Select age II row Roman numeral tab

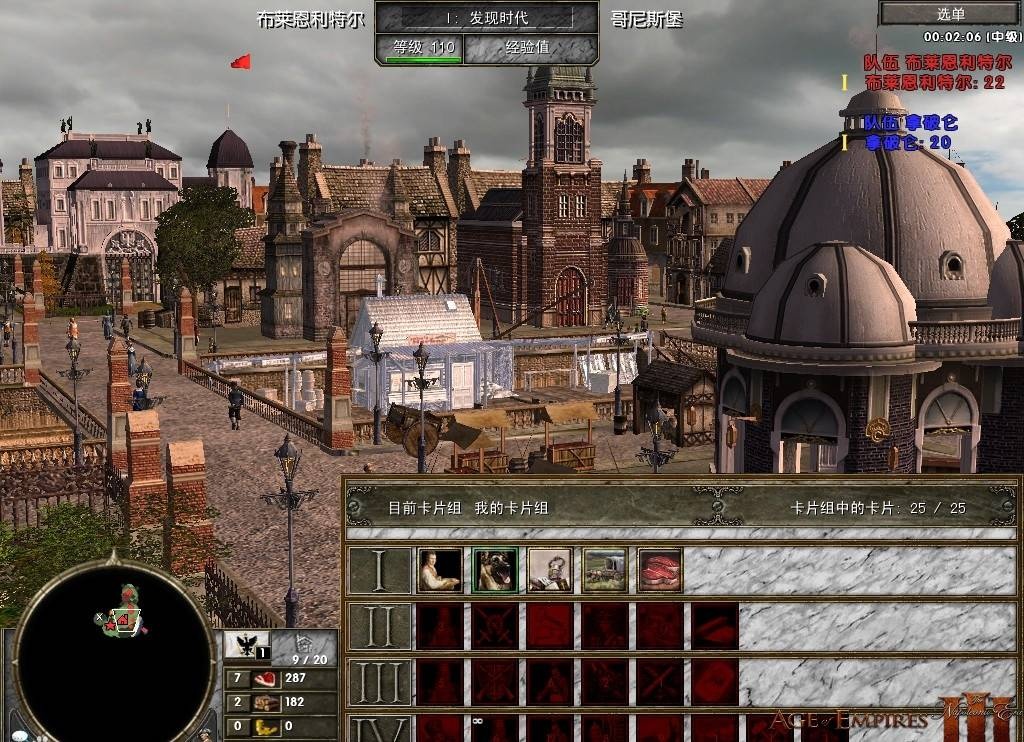[380, 627]
